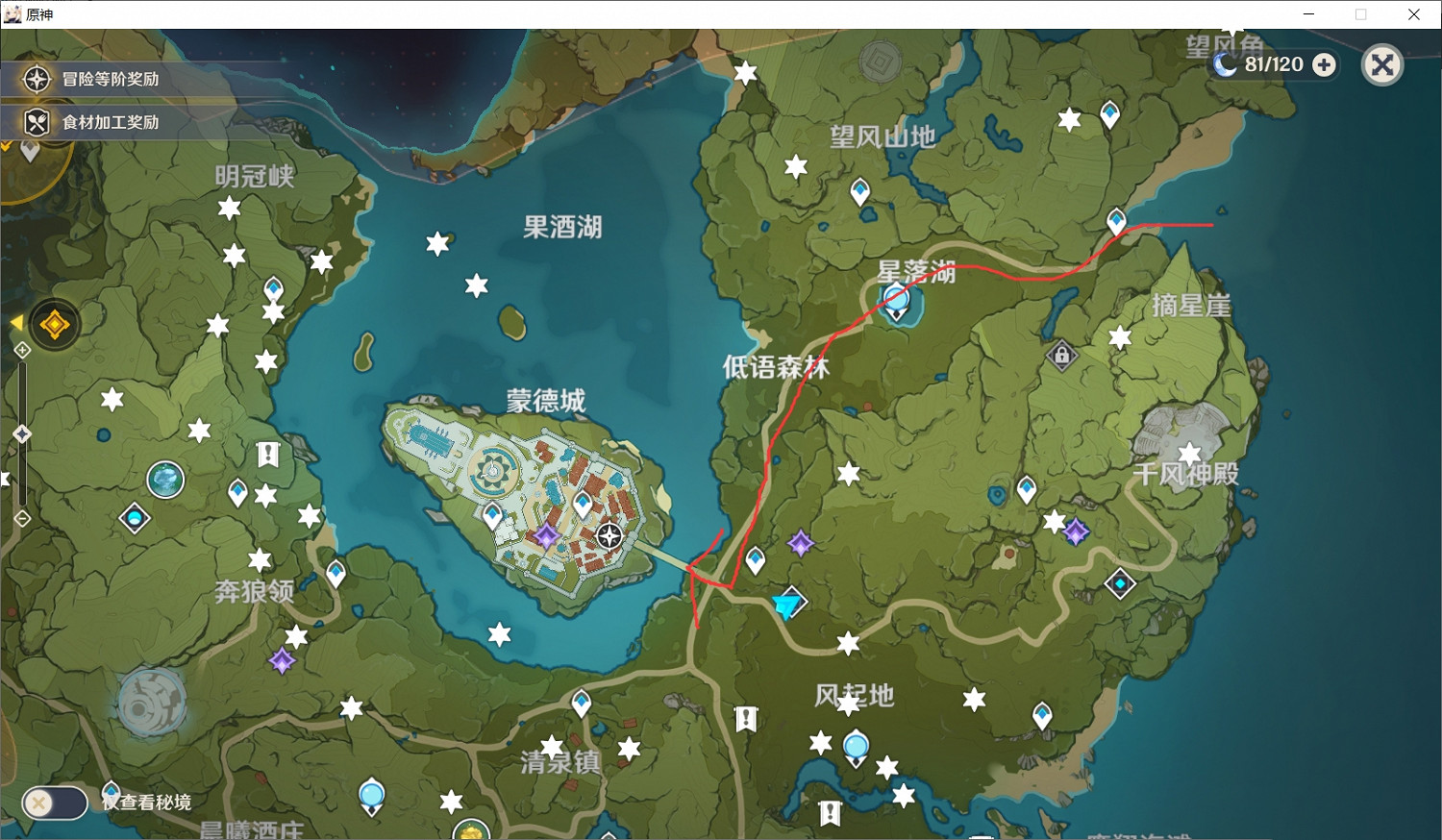Click the 原神 icon in the title bar
1442x840 pixels.
point(12,13)
